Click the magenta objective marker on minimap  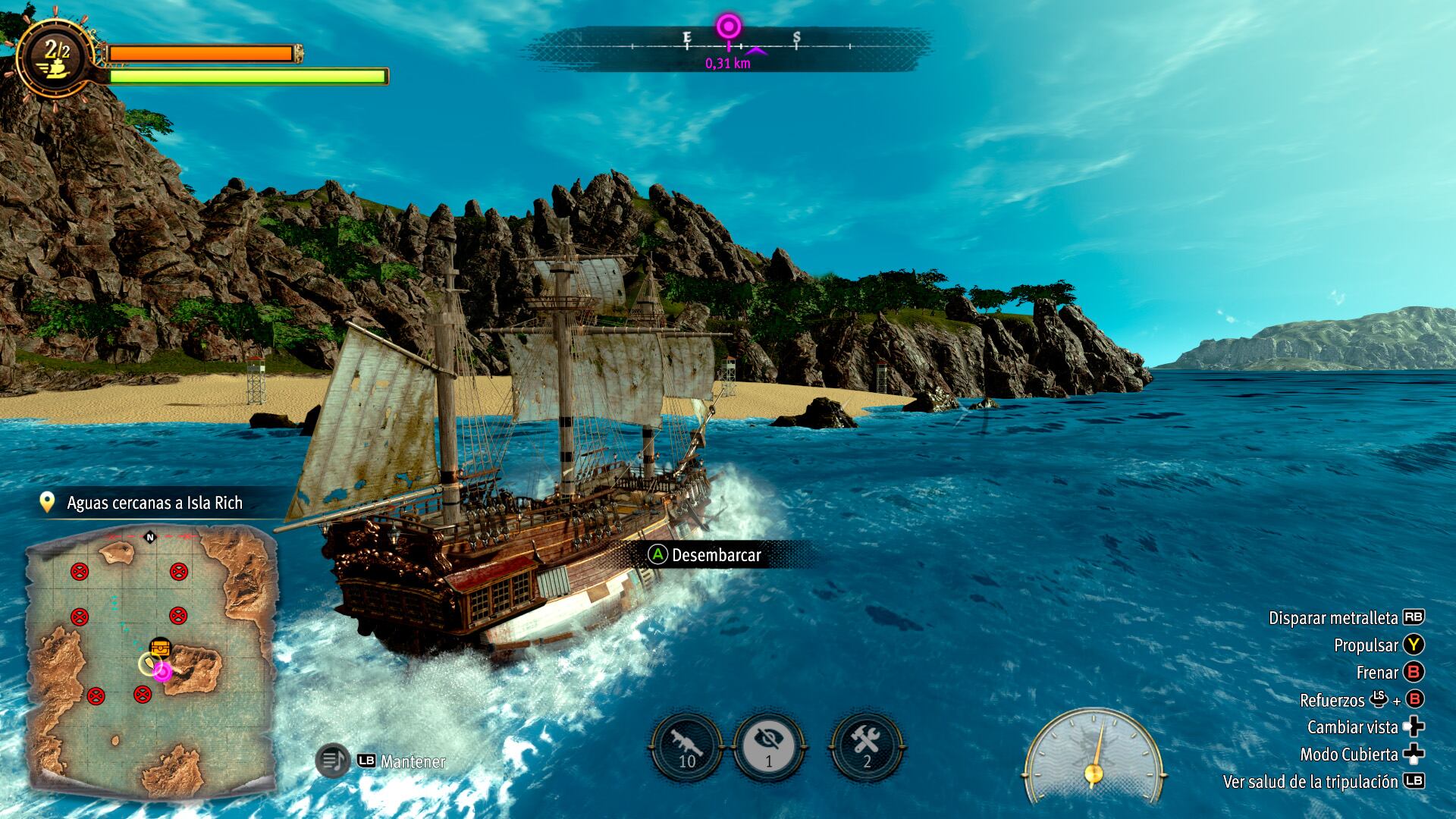(x=162, y=671)
